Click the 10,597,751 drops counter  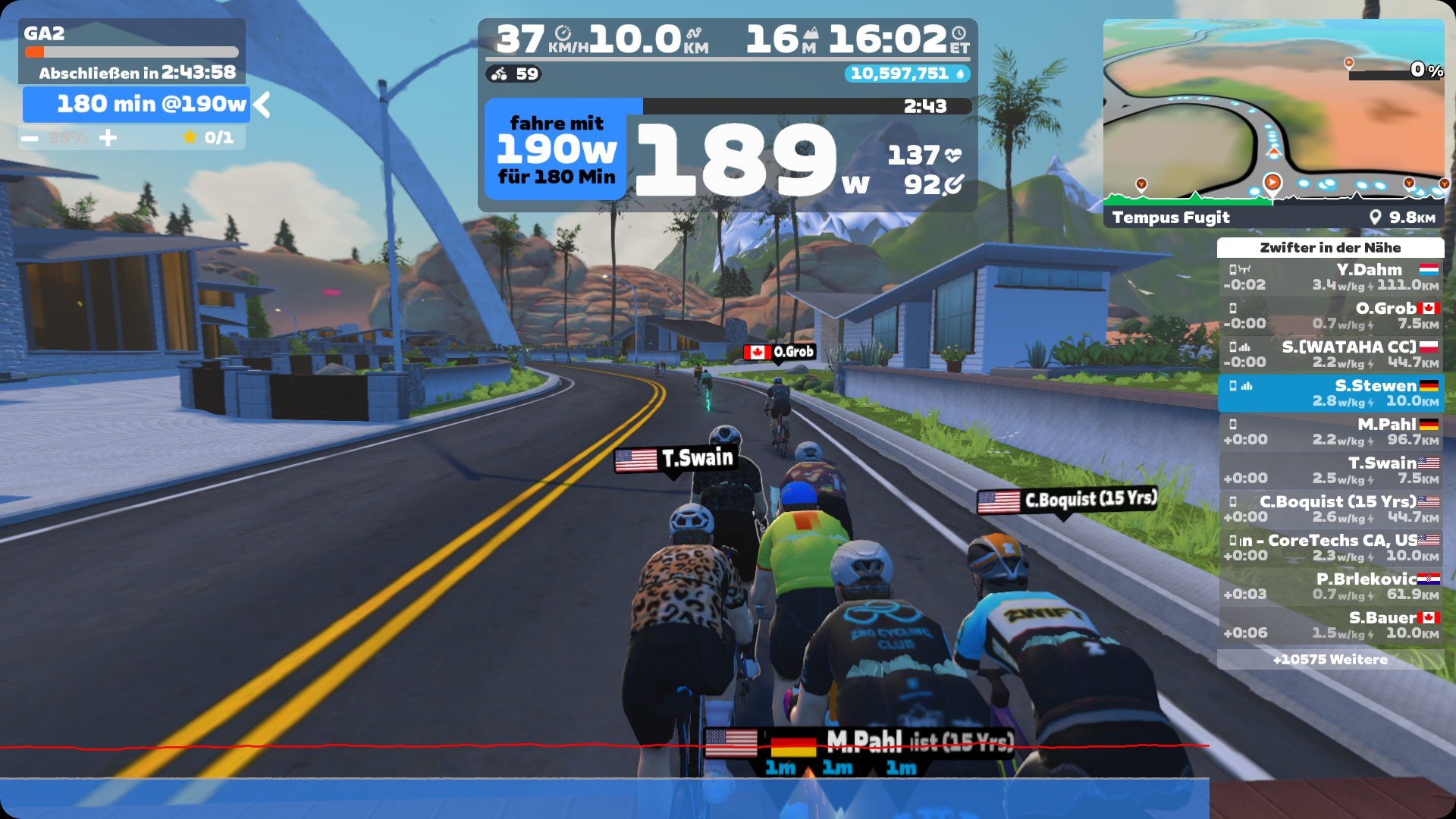(906, 74)
